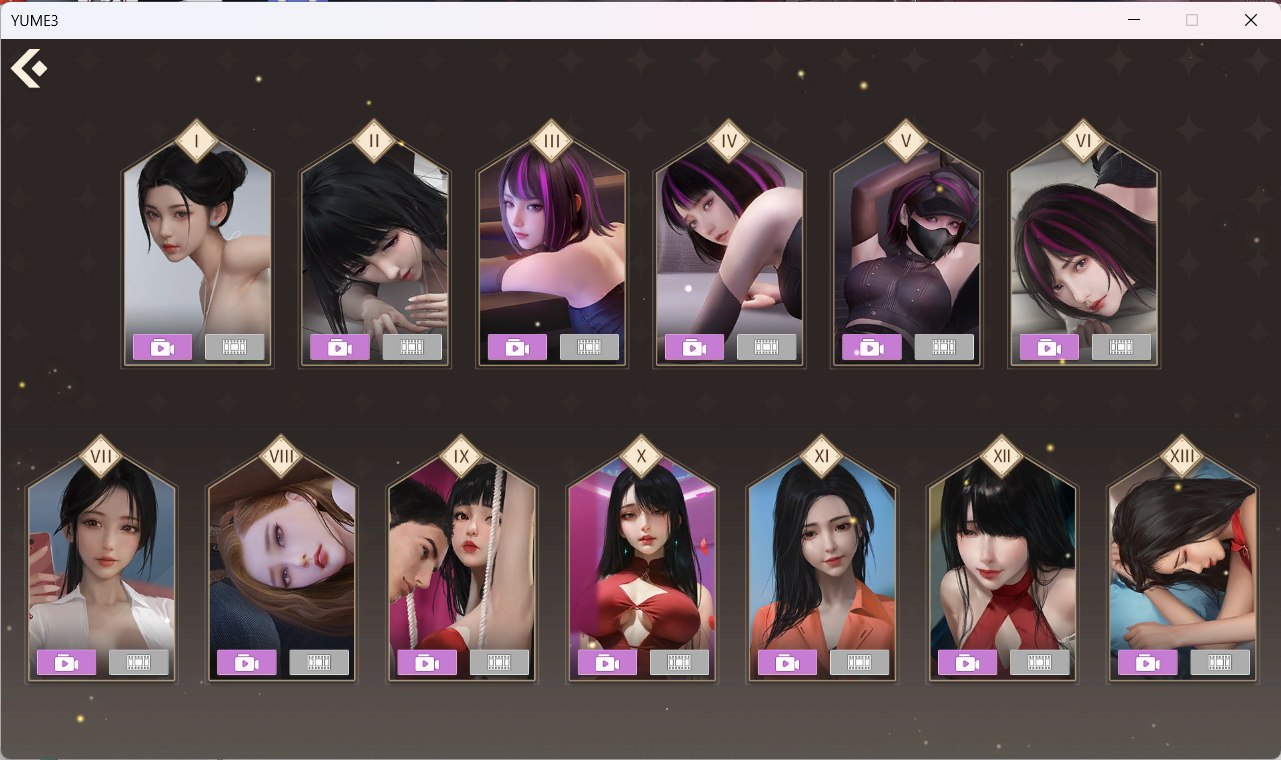Viewport: 1281px width, 760px height.
Task: Open the filmstrip gallery on card I
Action: pos(236,347)
